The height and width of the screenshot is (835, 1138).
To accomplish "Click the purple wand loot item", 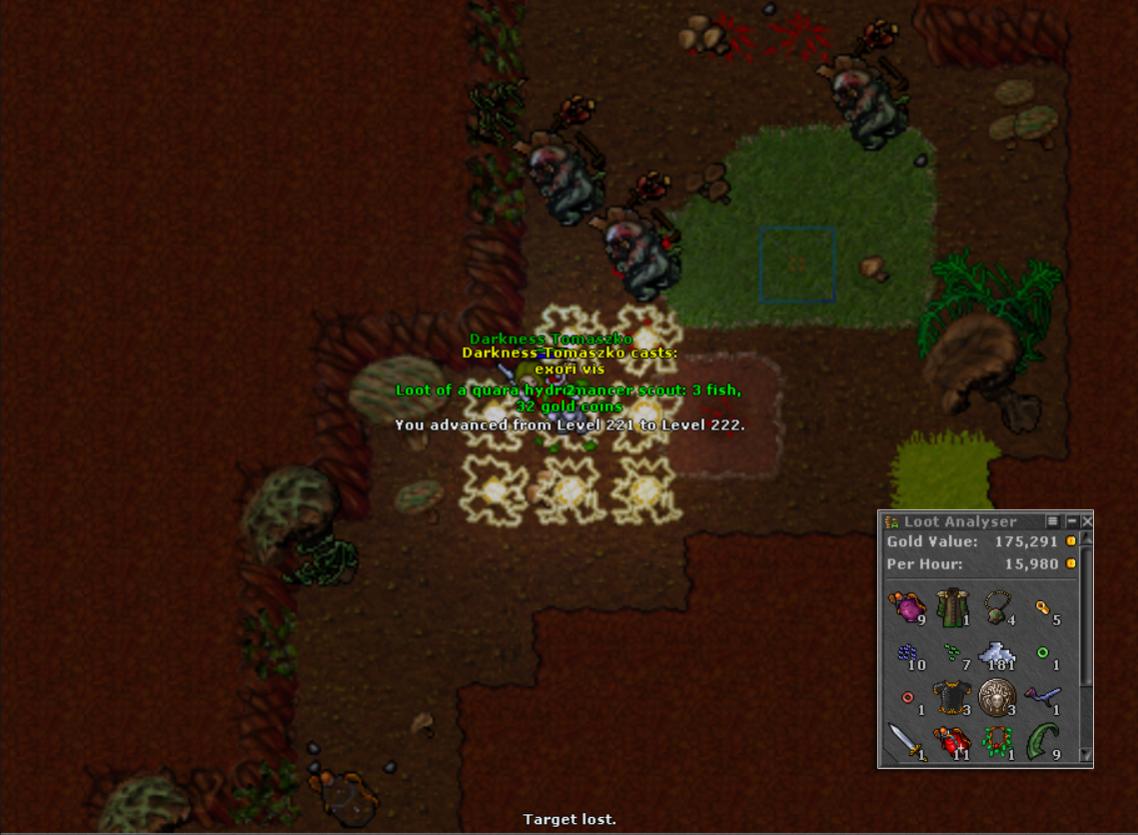I will [x=1043, y=698].
